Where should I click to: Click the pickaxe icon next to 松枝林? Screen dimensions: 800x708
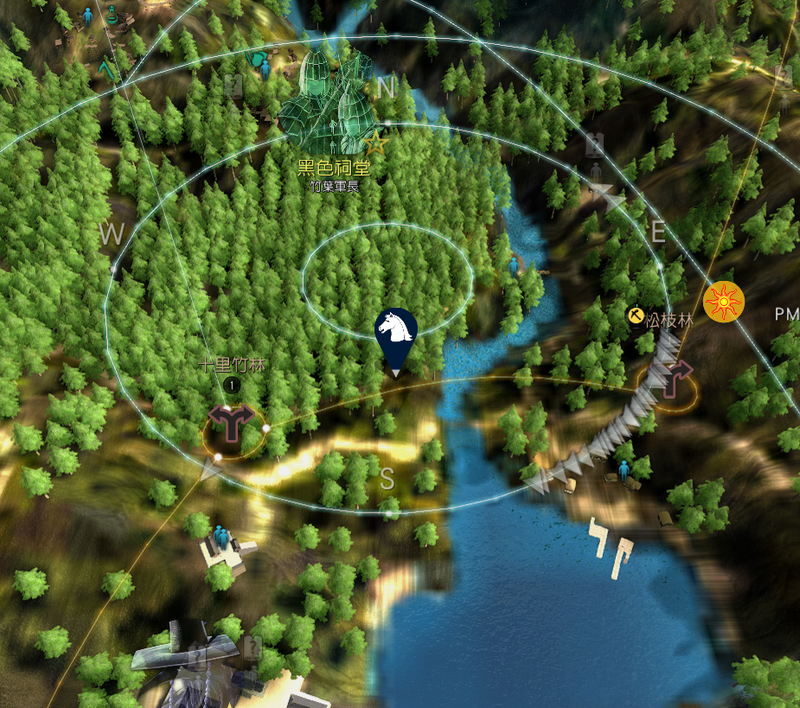coord(634,316)
